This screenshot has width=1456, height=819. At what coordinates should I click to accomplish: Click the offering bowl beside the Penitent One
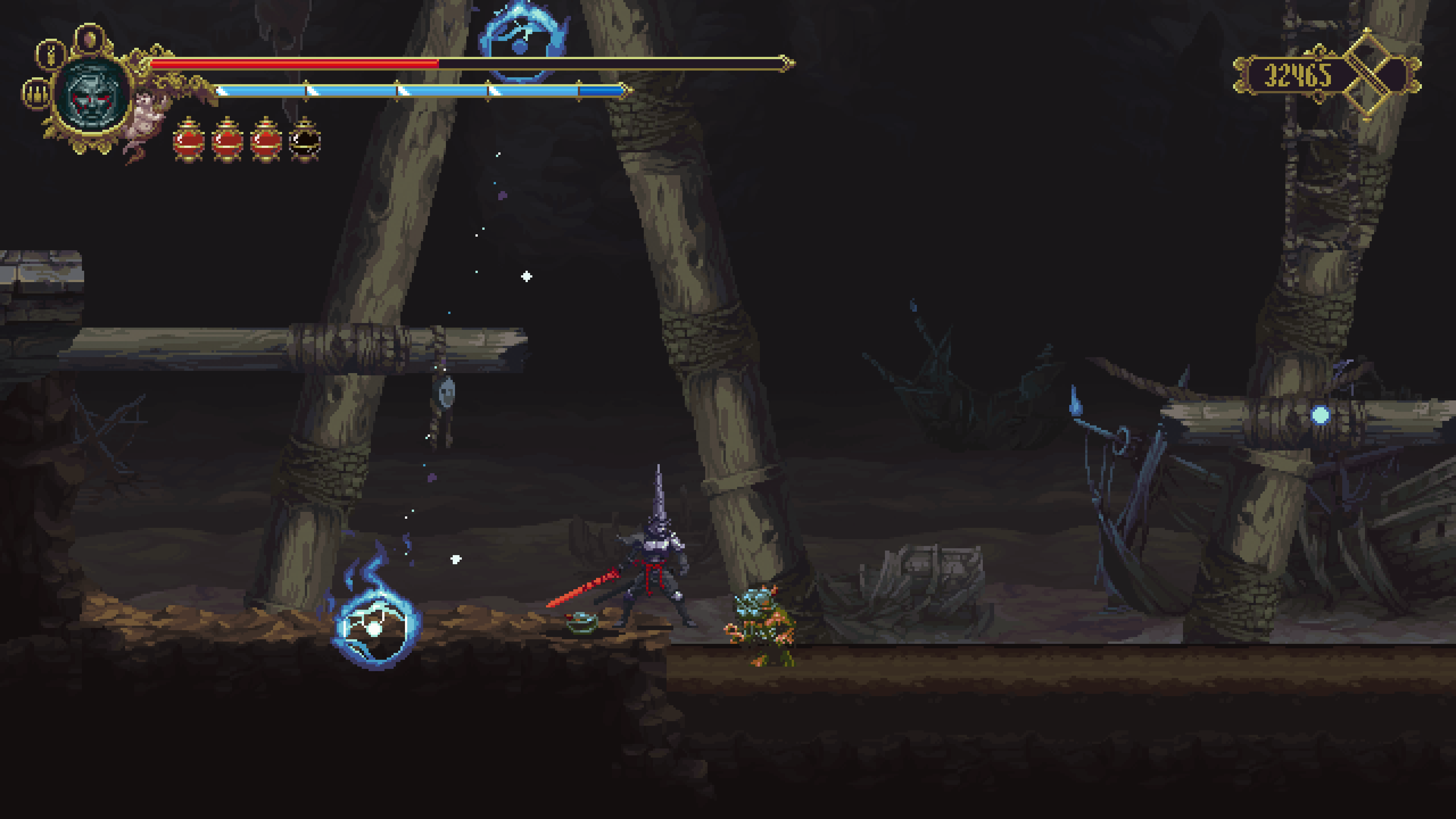(582, 624)
